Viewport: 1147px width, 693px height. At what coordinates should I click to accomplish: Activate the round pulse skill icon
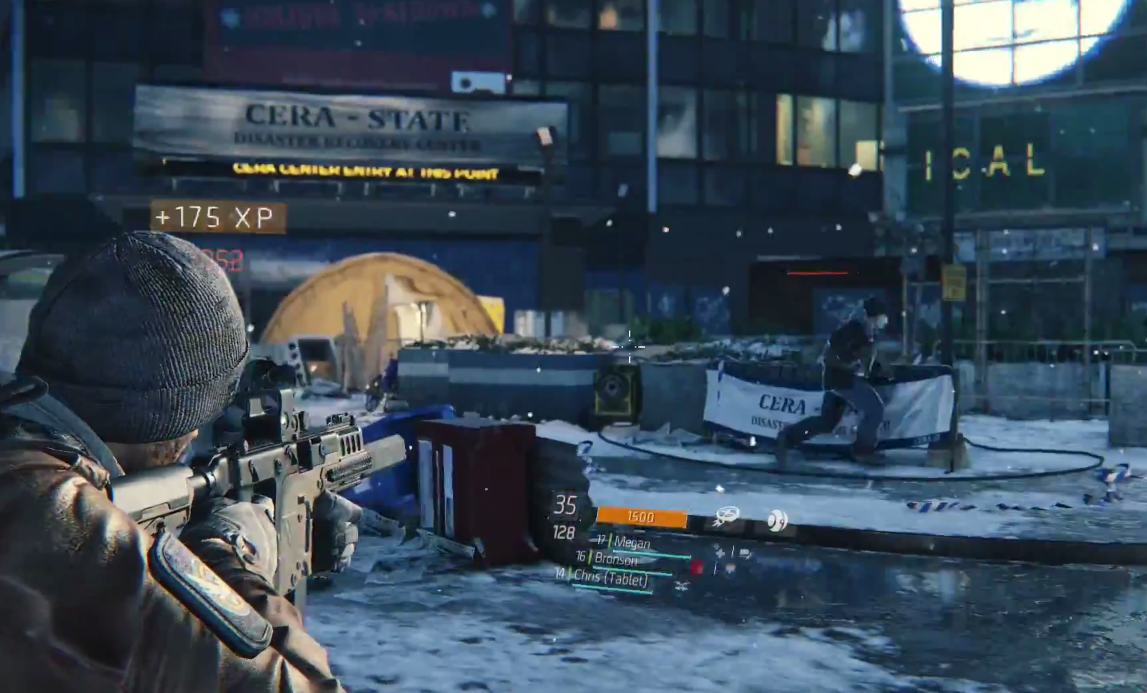click(x=777, y=520)
